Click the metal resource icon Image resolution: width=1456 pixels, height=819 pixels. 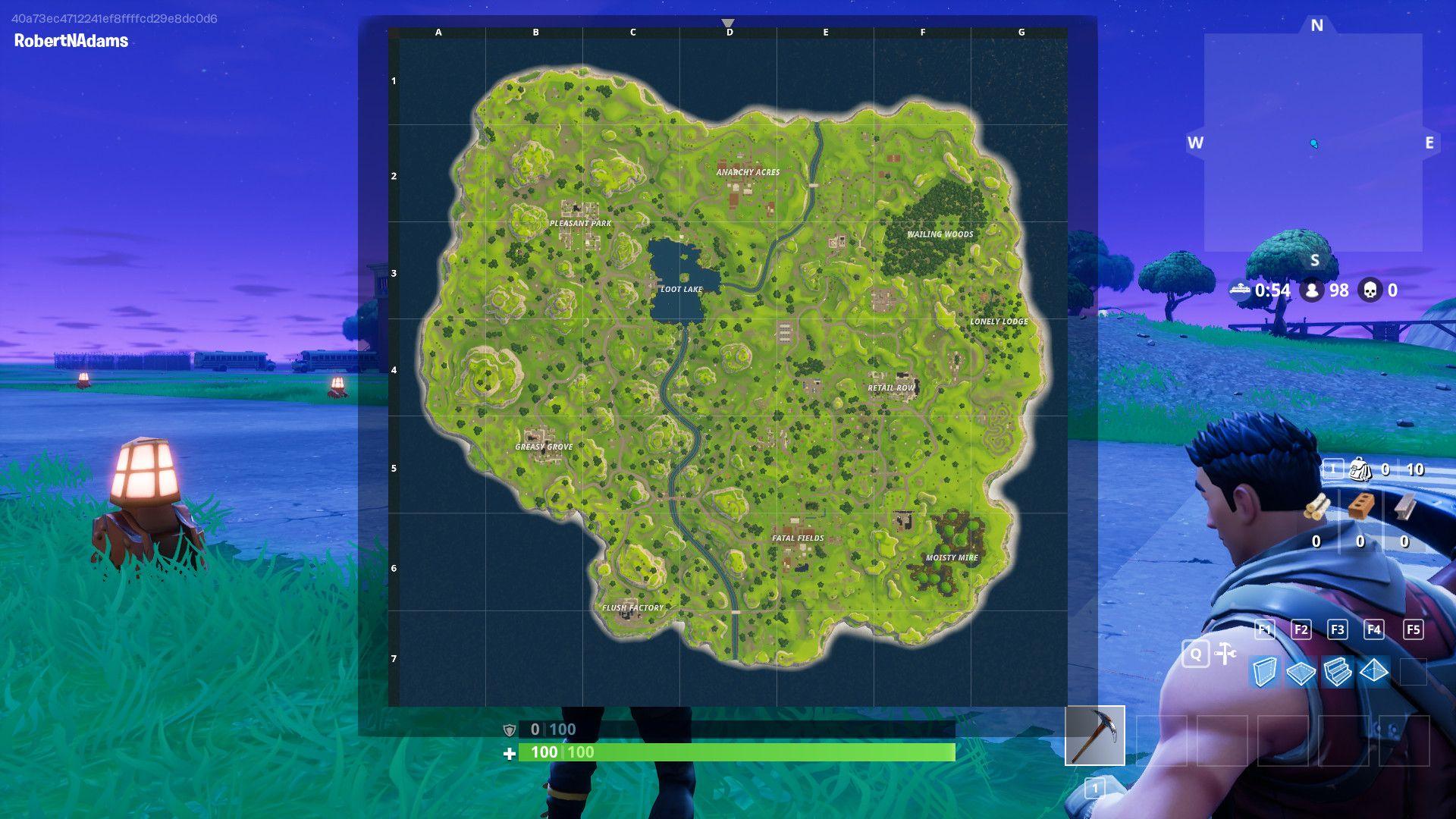tap(1404, 507)
